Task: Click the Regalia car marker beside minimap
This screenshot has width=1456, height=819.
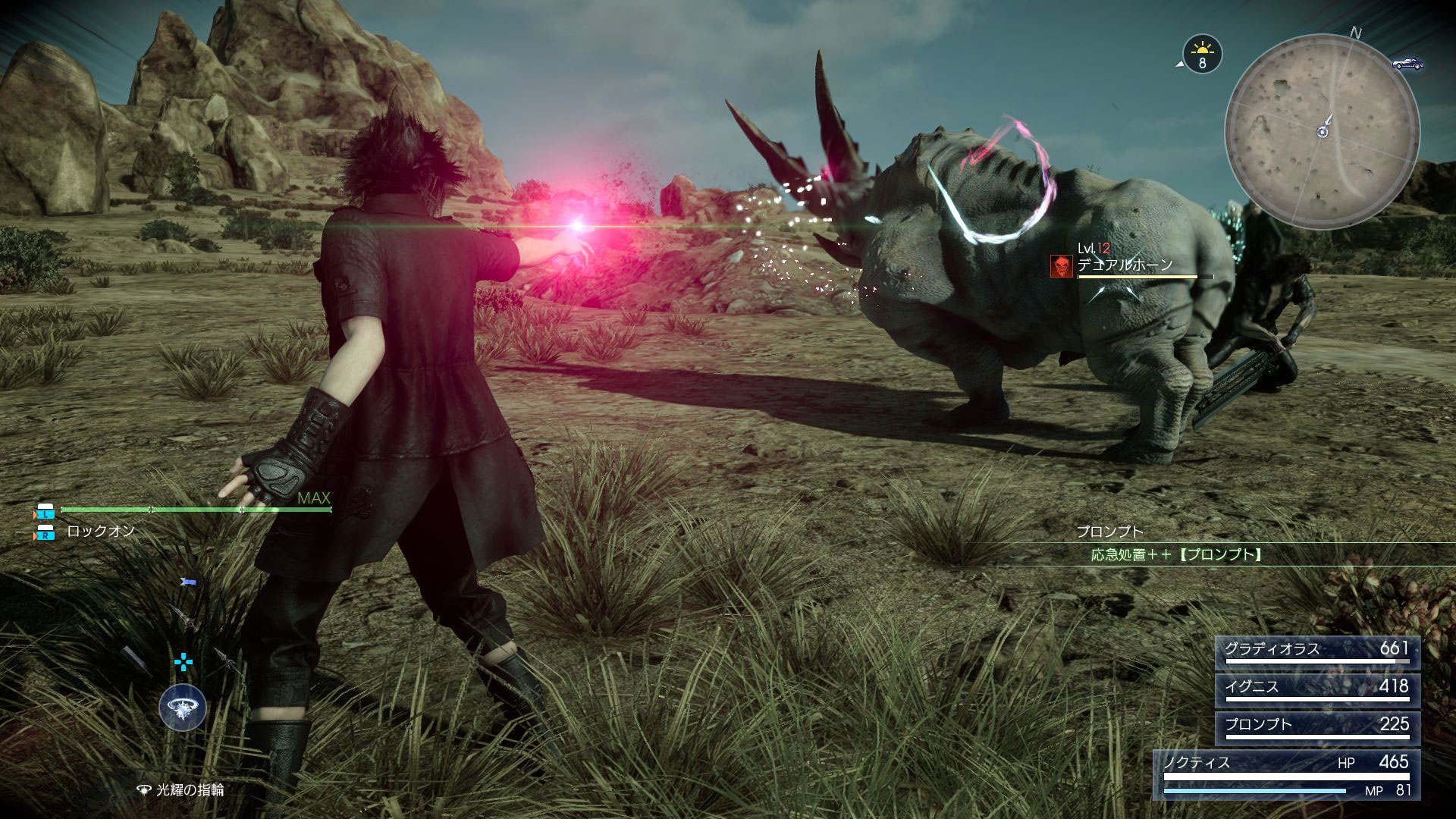Action: click(x=1407, y=64)
